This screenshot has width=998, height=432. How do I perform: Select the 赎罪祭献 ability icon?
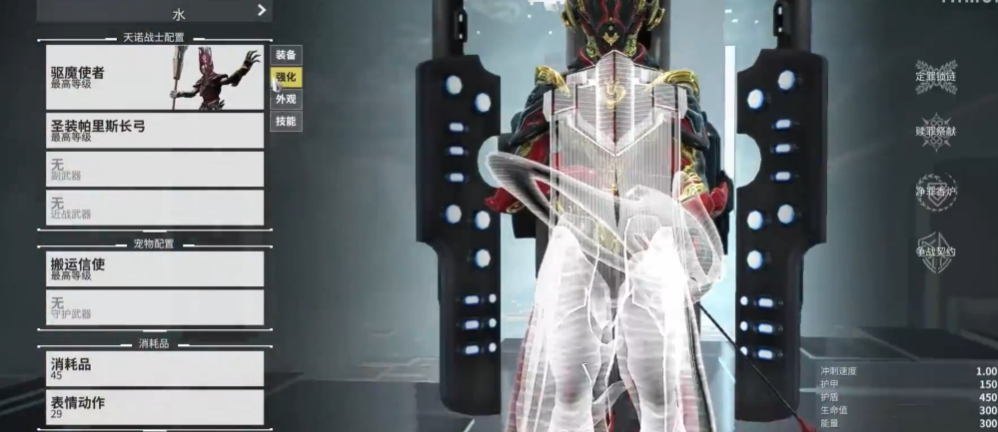pos(936,131)
